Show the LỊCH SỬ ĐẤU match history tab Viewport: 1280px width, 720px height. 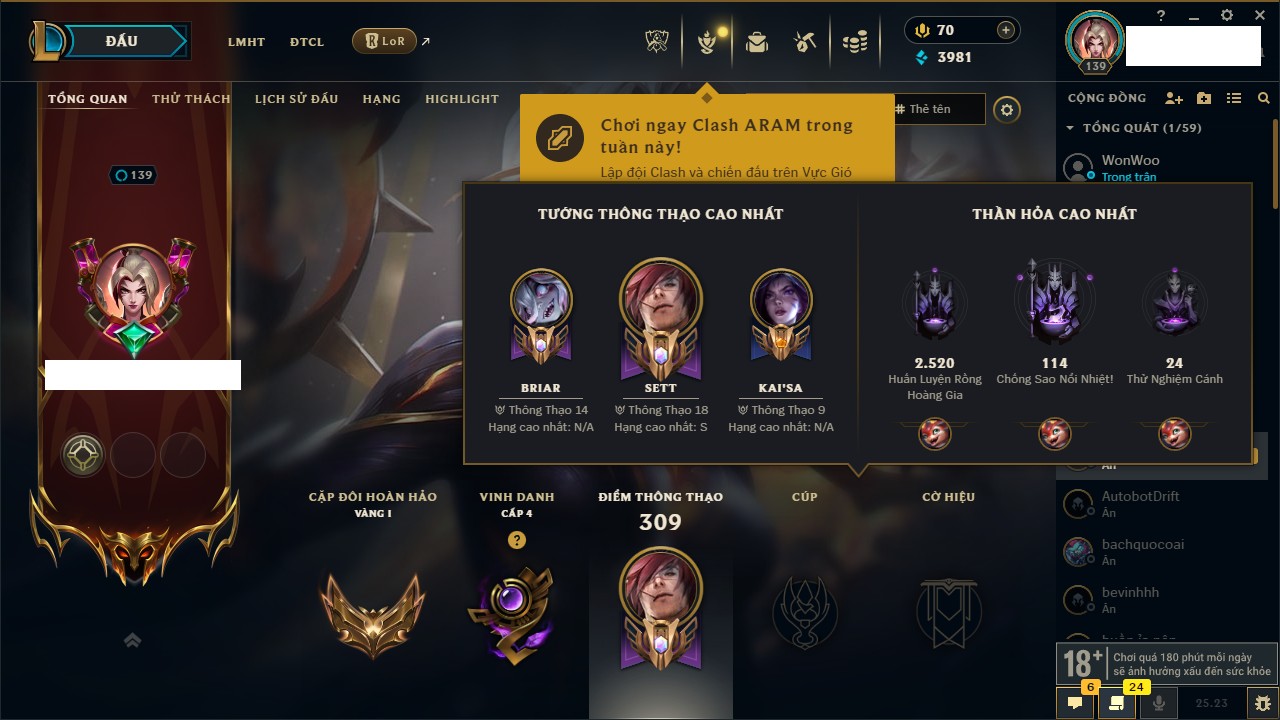pyautogui.click(x=296, y=99)
